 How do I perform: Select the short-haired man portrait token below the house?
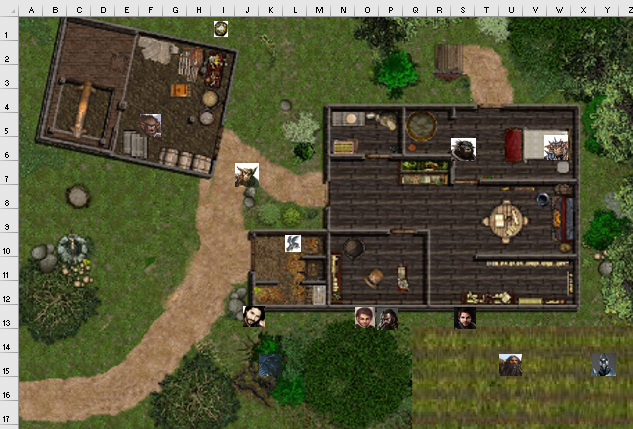click(365, 318)
